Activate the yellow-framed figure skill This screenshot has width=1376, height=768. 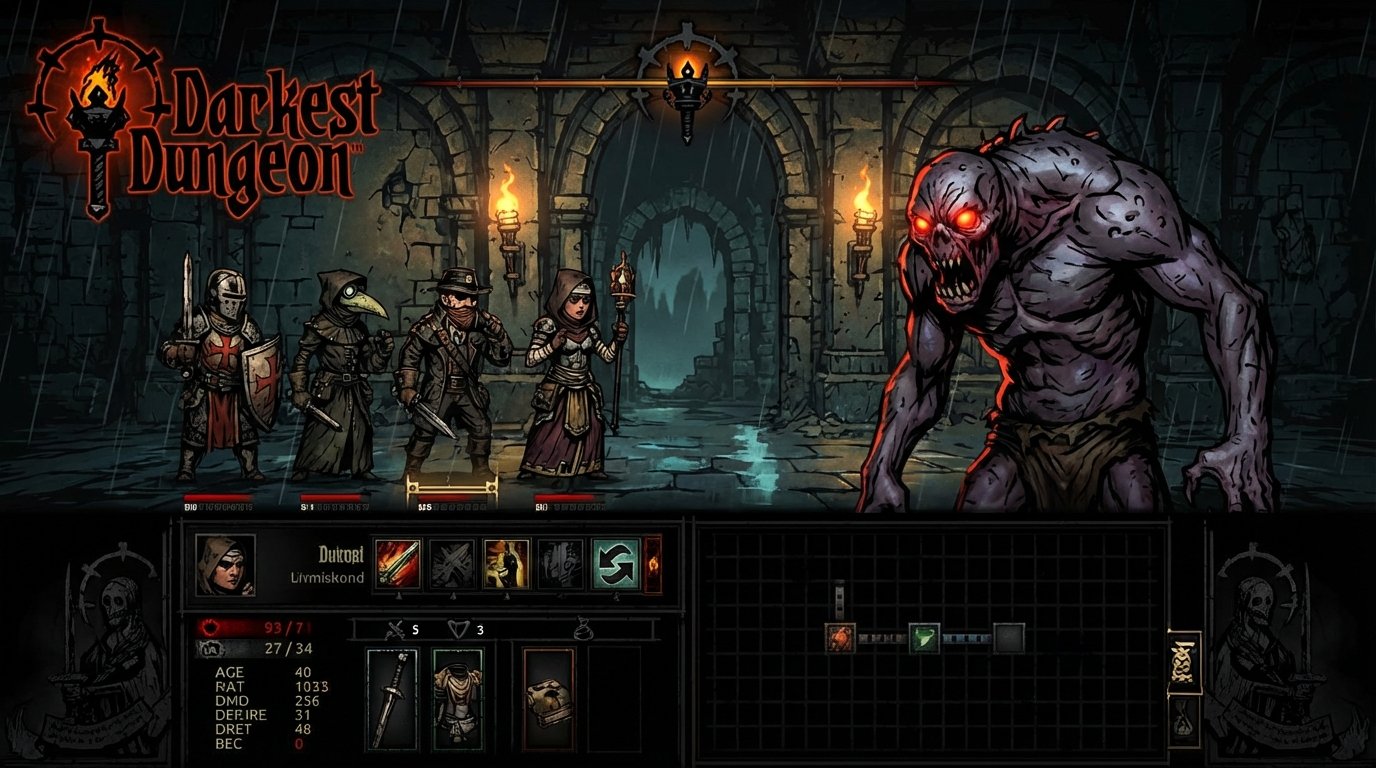[506, 563]
